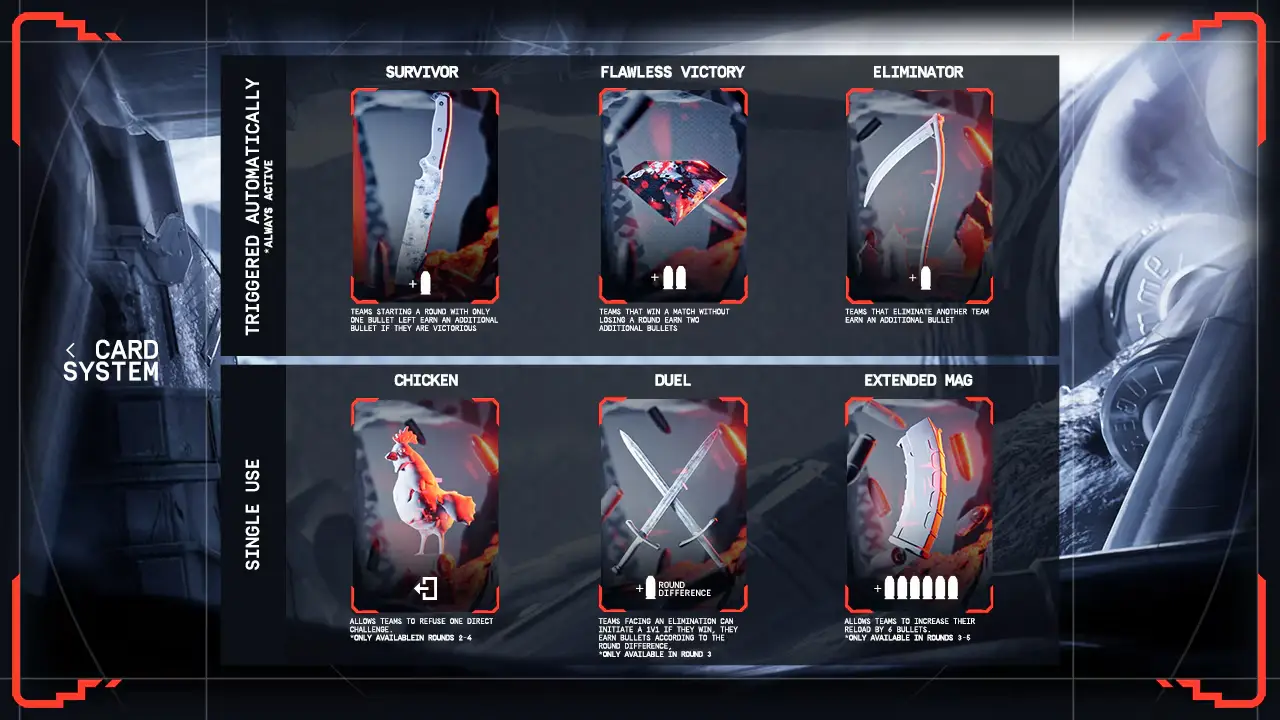
Task: Toggle the Chicken card selection
Action: 424,500
